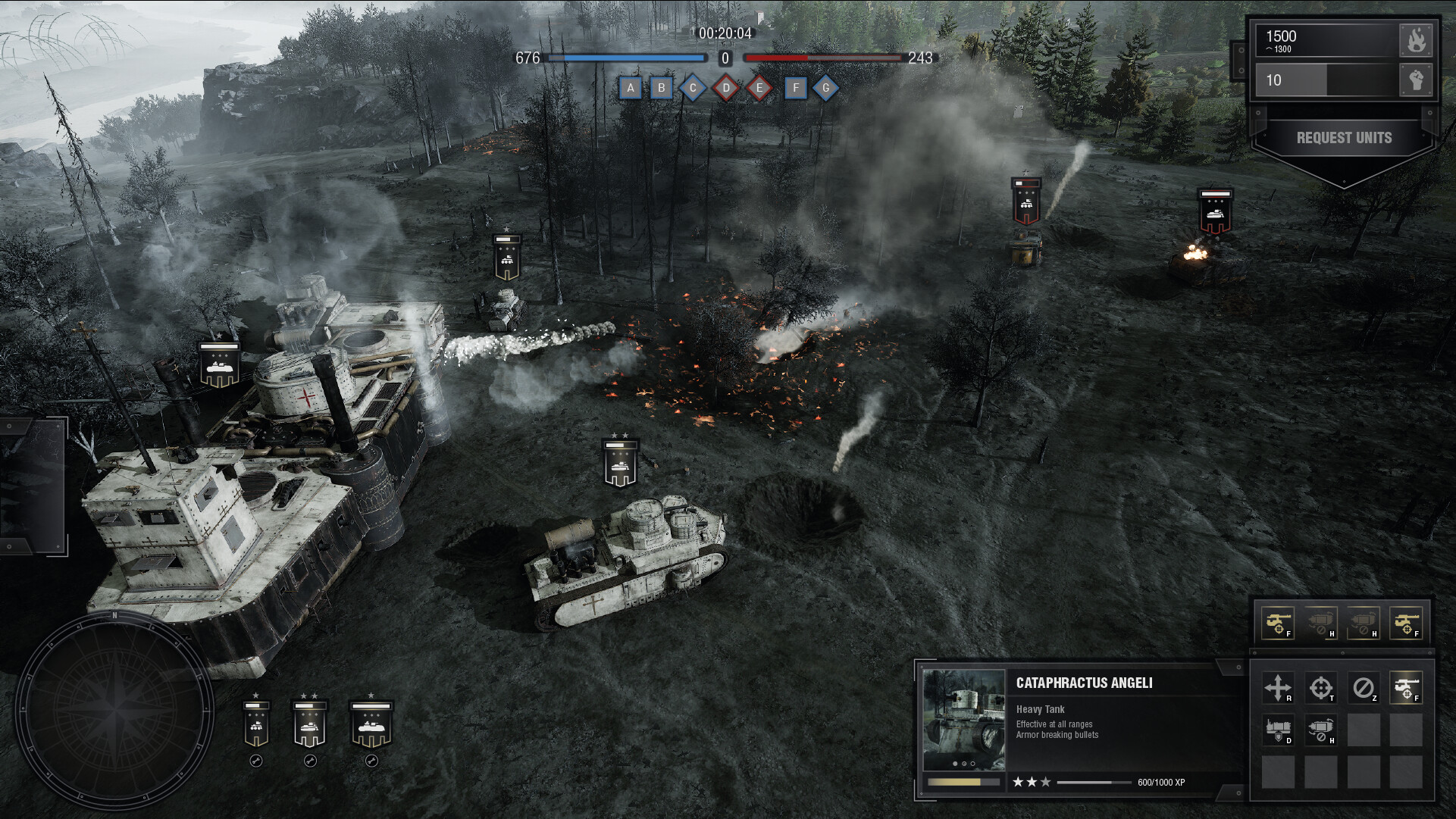The height and width of the screenshot is (819, 1456).
Task: Select capture point F marker
Action: pyautogui.click(x=795, y=88)
